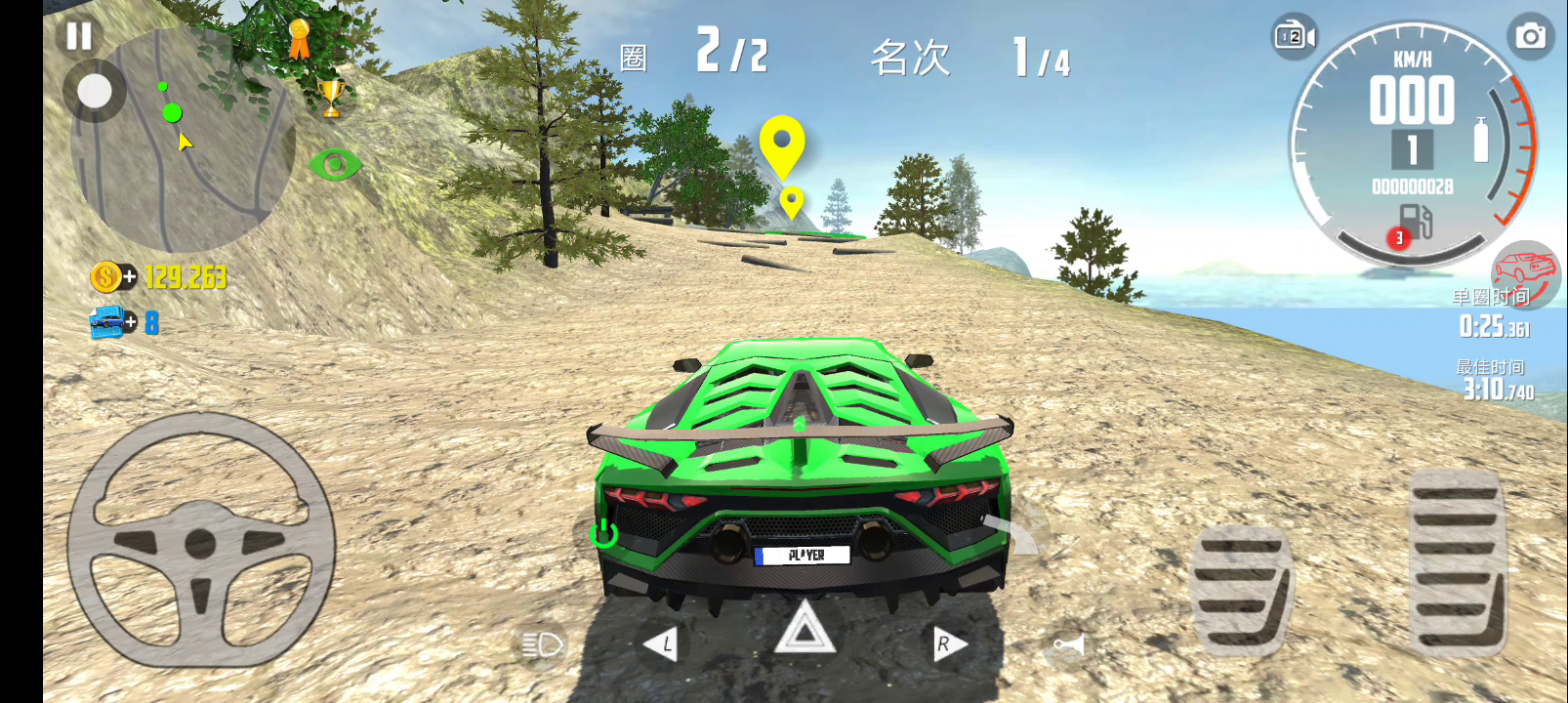
Task: Activate the right turn signal
Action: click(944, 644)
